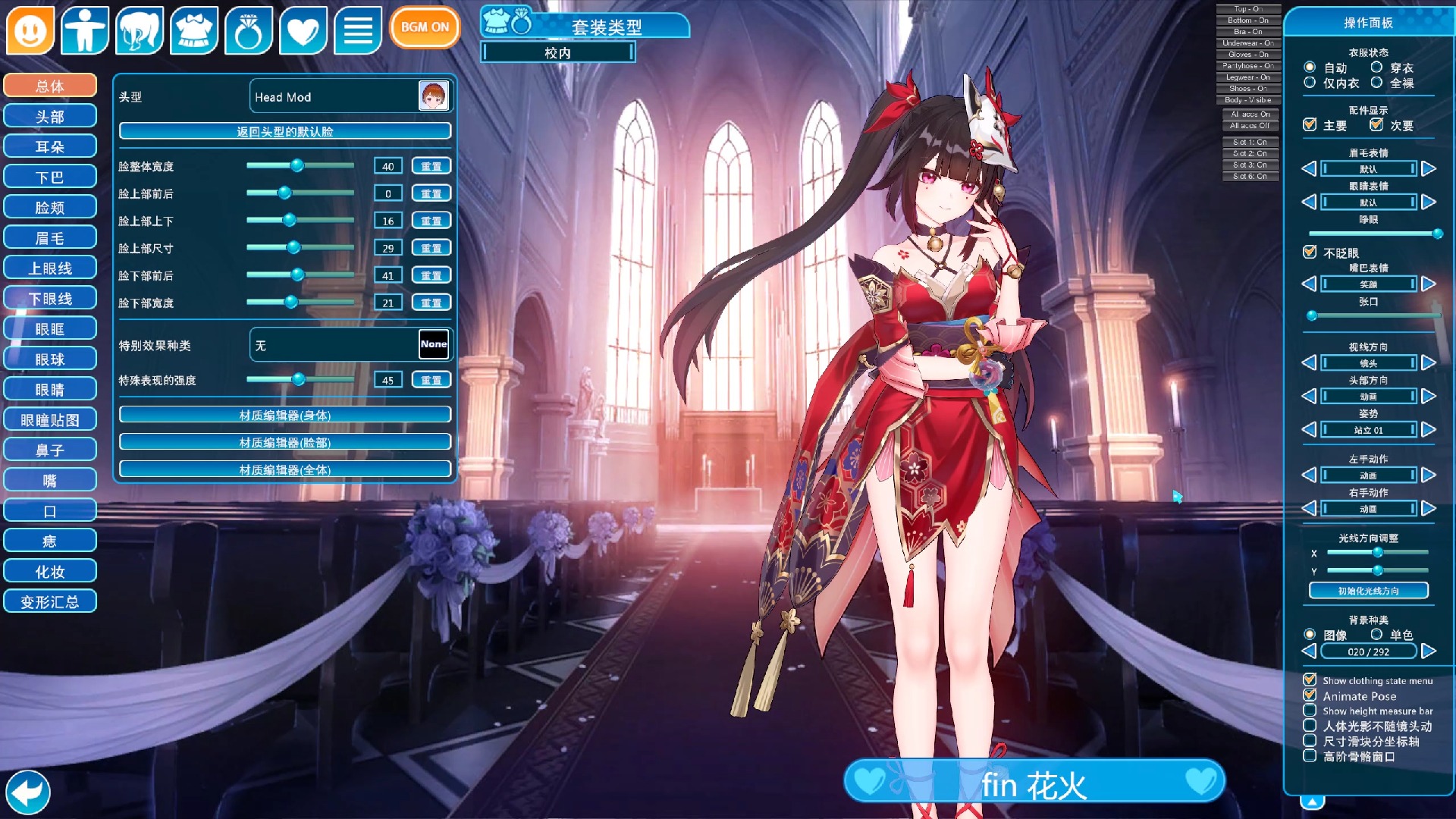1456x819 pixels.
Task: Enable Show height measure bar
Action: [1310, 711]
